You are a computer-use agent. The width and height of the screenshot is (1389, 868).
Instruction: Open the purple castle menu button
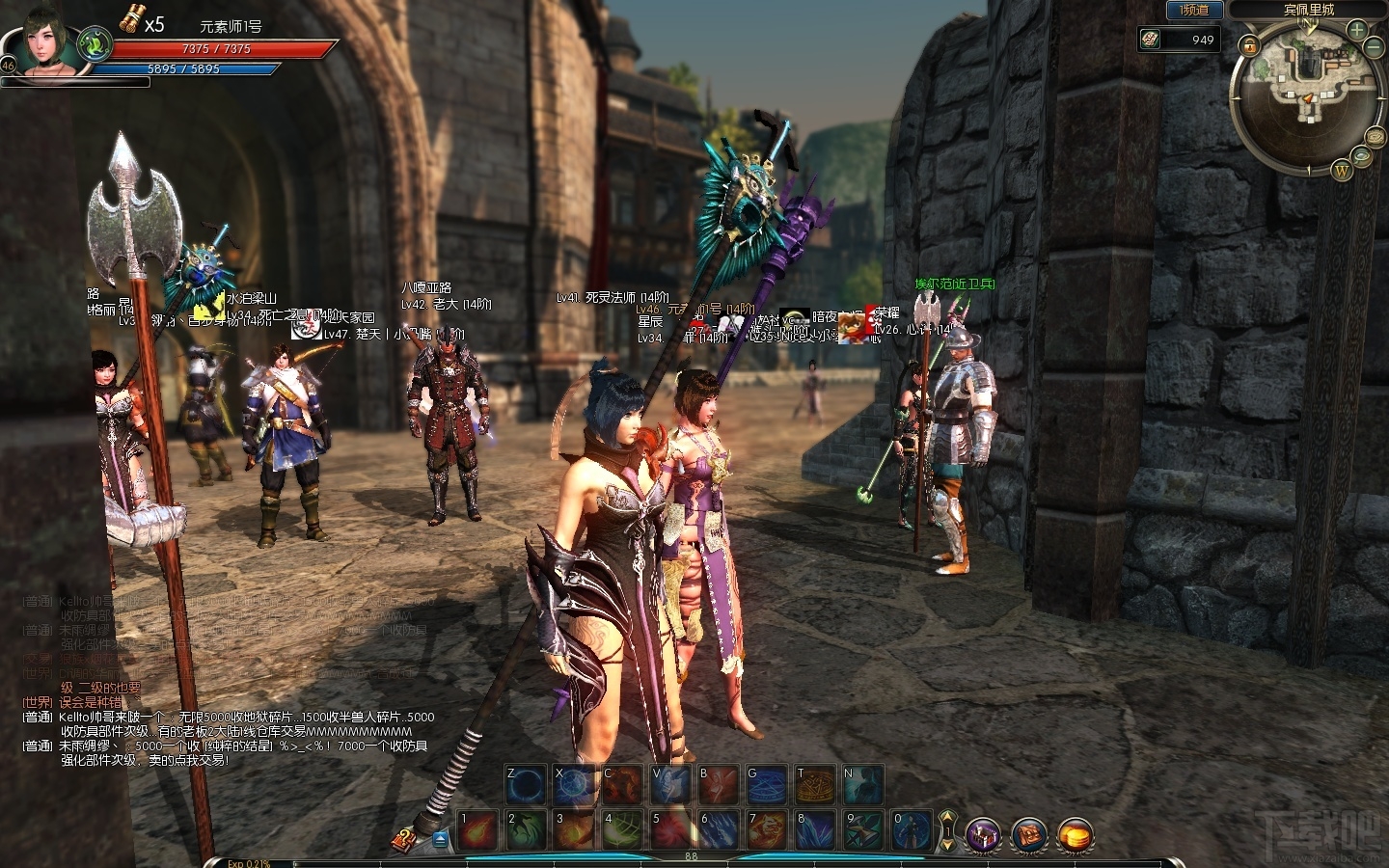(x=984, y=835)
